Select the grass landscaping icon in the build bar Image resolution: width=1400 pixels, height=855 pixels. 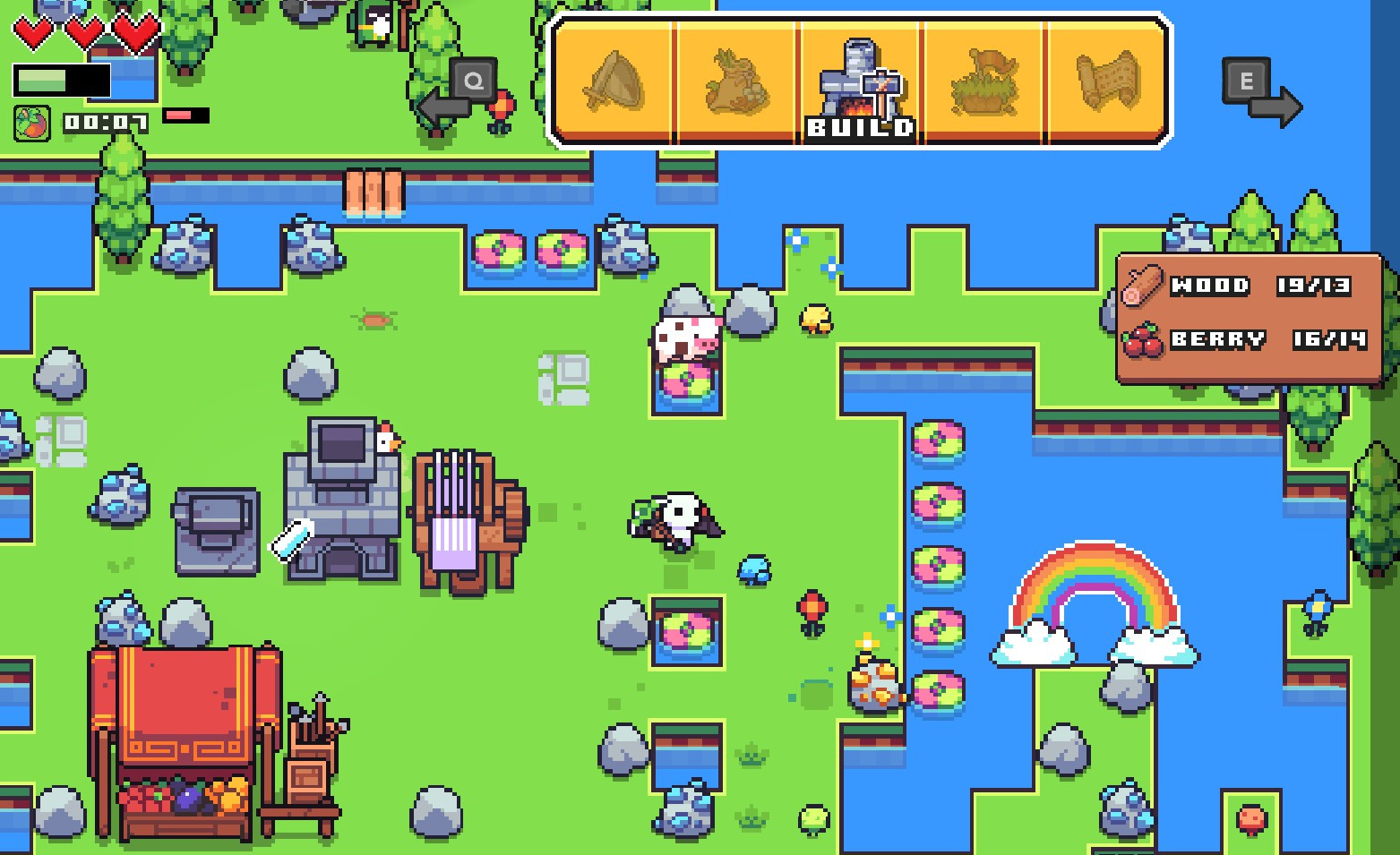tap(983, 81)
